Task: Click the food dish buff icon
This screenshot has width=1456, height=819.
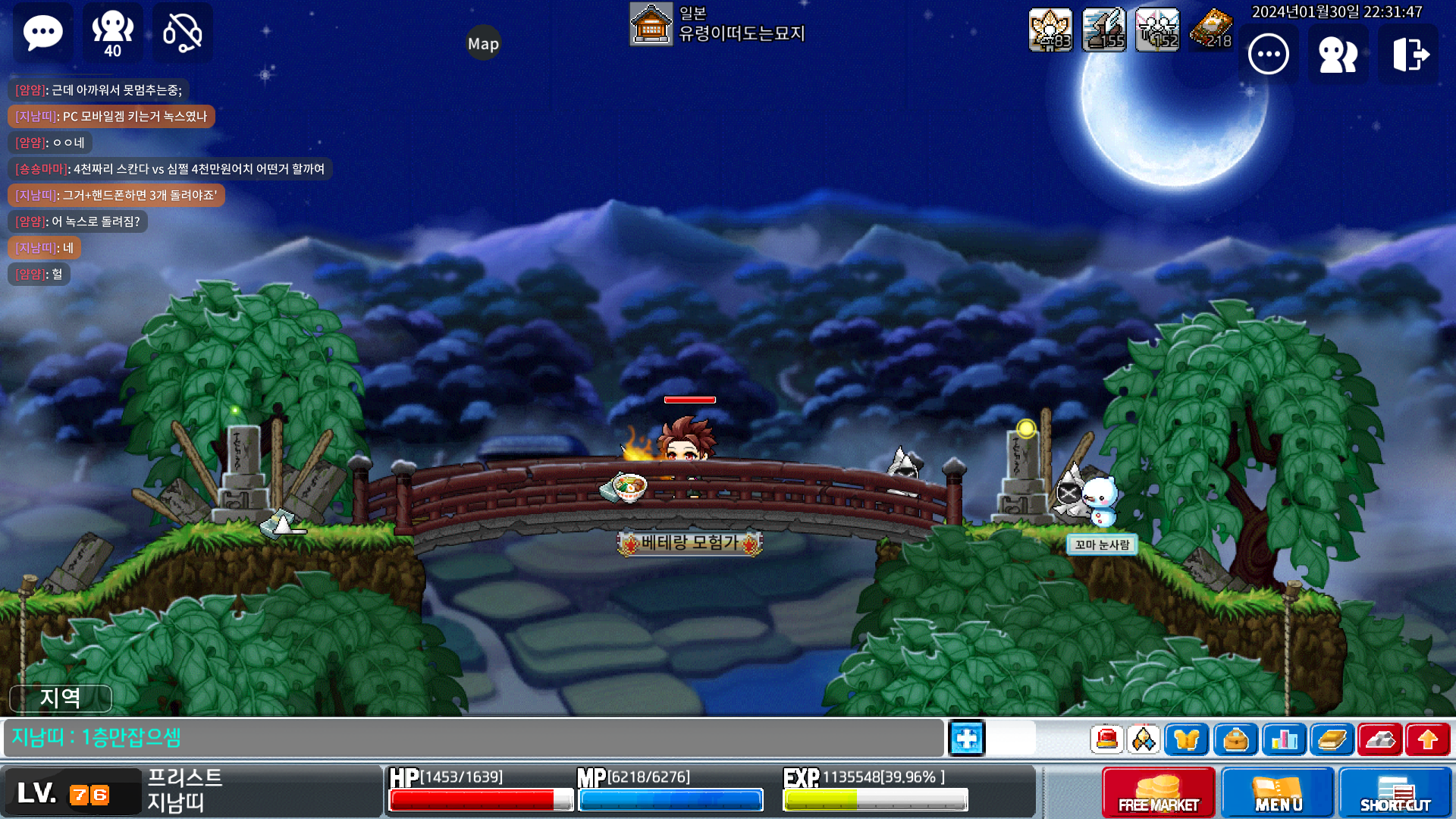Action: [1211, 30]
